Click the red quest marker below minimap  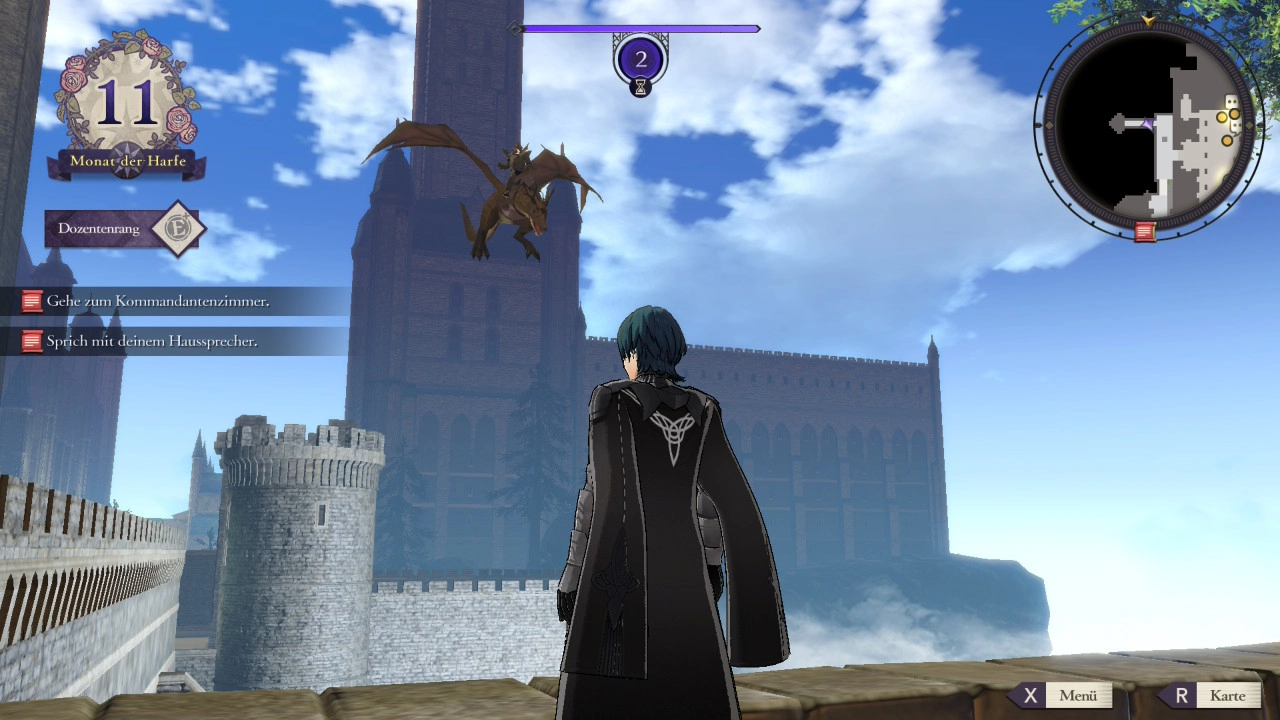point(1145,232)
